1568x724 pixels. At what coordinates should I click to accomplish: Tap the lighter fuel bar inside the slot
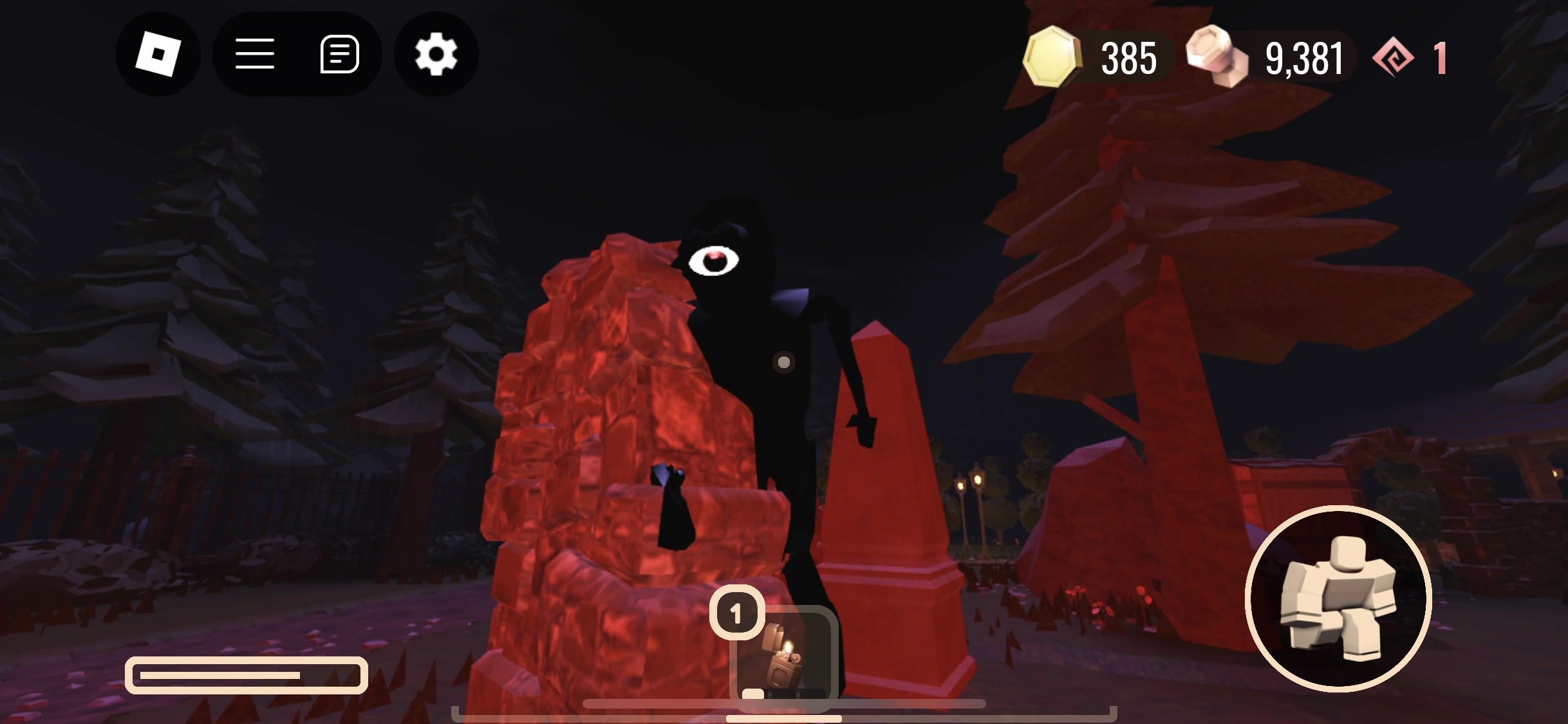coord(753,694)
